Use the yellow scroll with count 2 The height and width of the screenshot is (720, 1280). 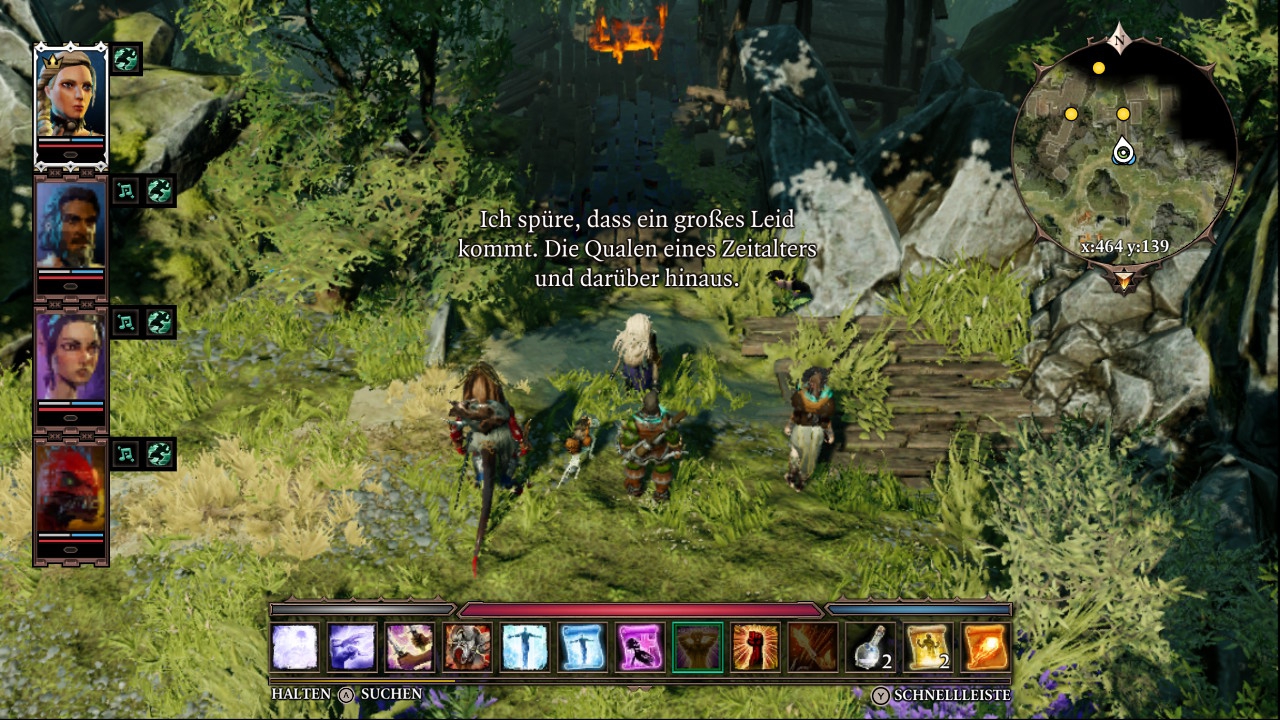pyautogui.click(x=929, y=648)
